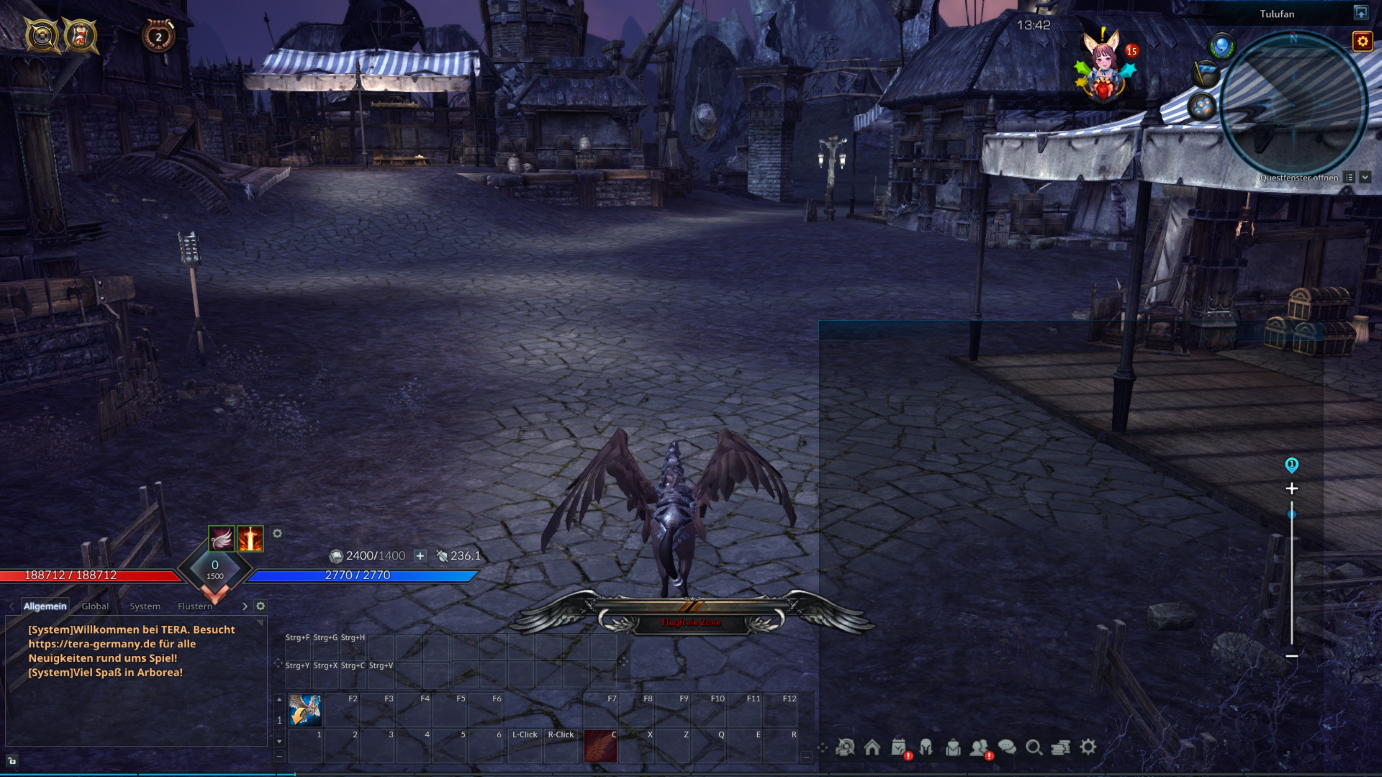Activate the winged mount skill in hotbar
The height and width of the screenshot is (777, 1382).
(x=305, y=710)
